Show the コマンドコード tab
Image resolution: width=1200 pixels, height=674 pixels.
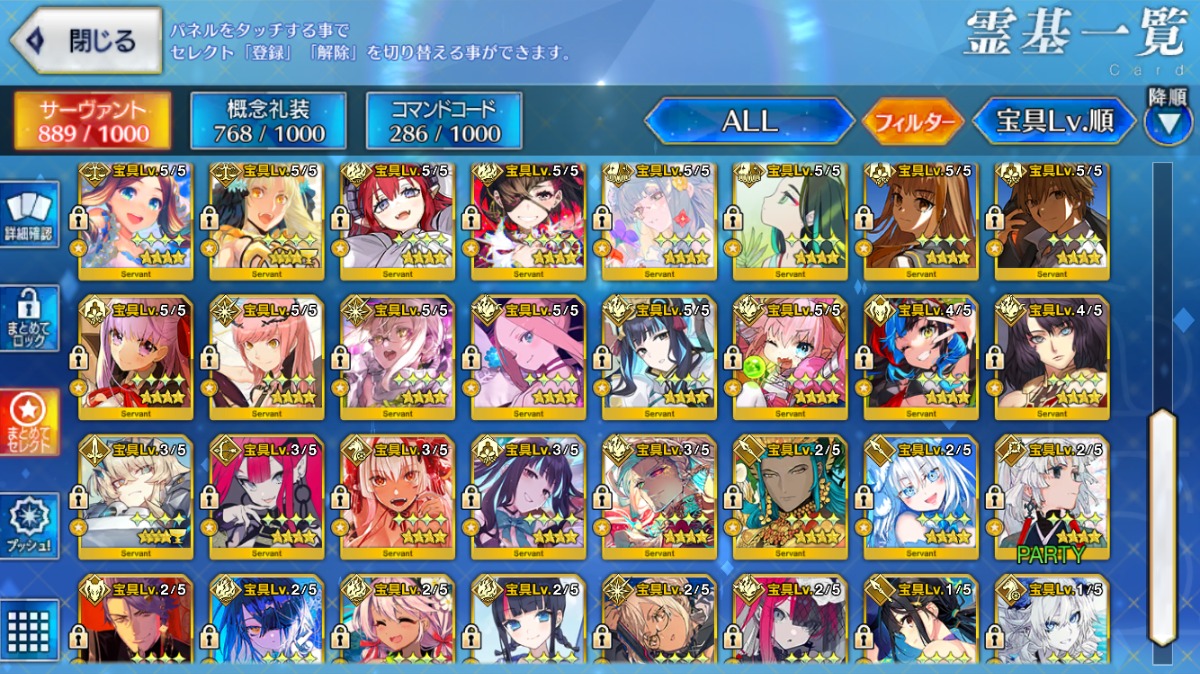click(x=443, y=121)
